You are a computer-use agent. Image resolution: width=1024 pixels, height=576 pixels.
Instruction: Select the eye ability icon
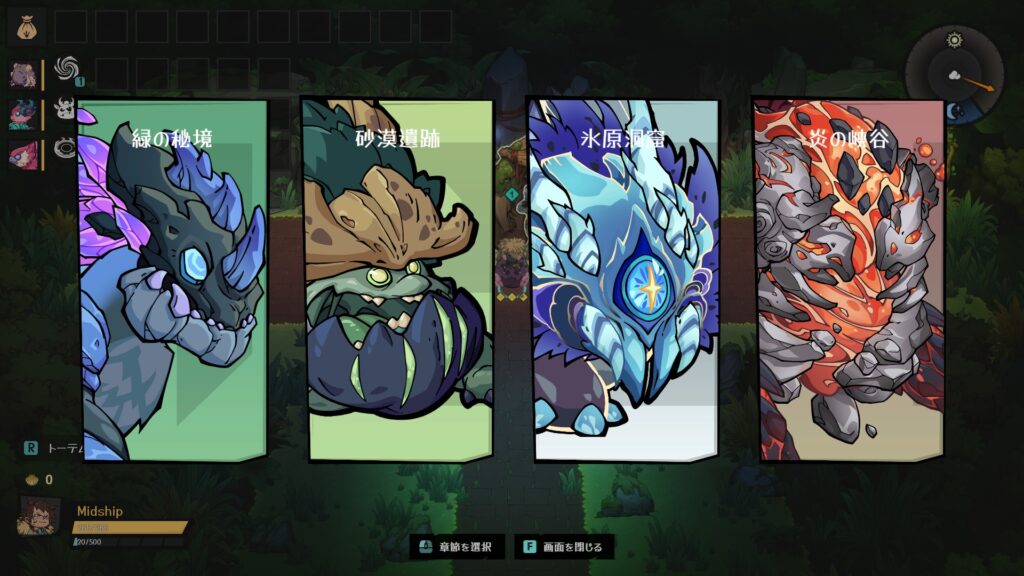coord(66,148)
